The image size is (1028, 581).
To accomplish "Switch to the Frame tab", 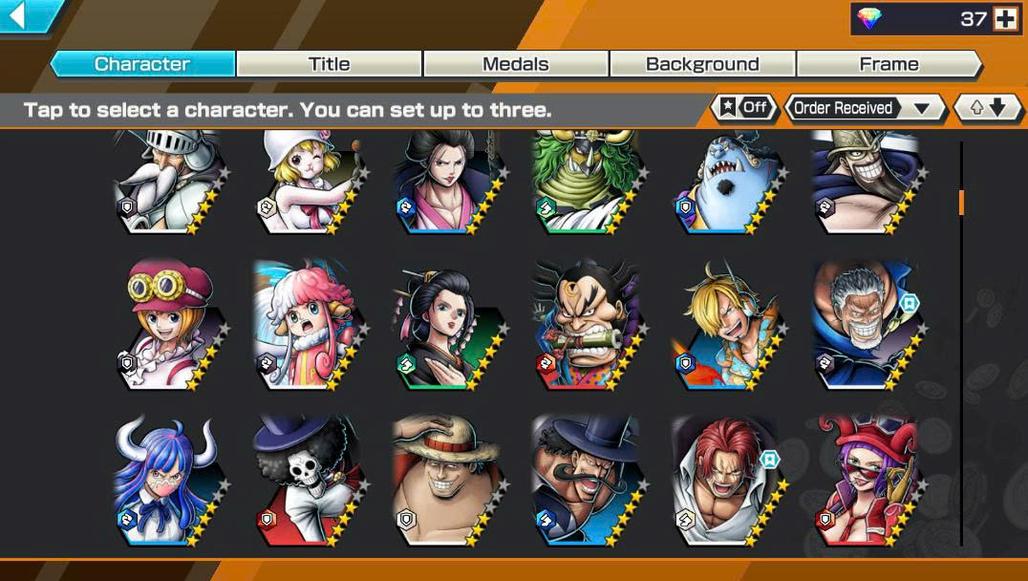I will pos(888,64).
